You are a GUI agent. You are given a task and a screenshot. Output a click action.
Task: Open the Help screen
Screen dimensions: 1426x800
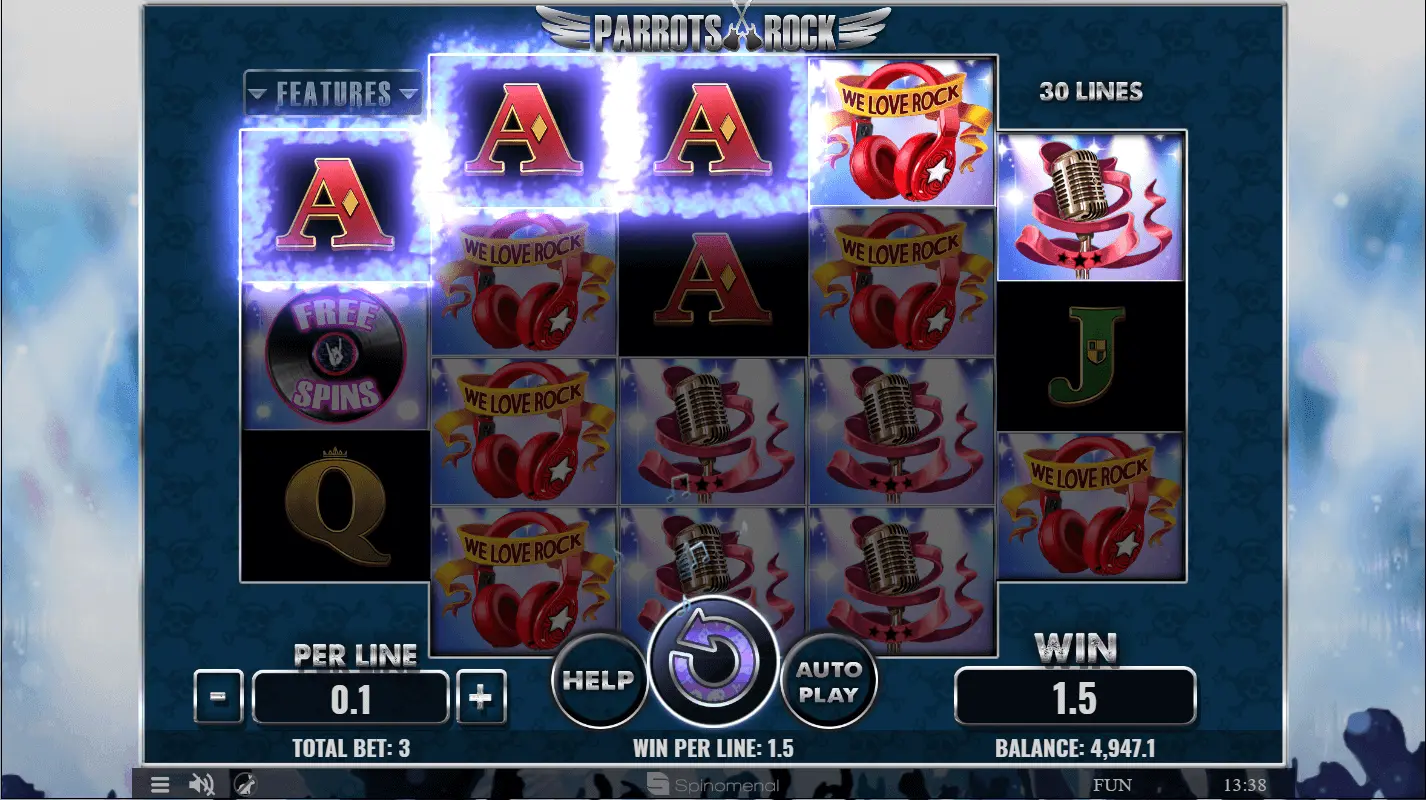point(597,681)
